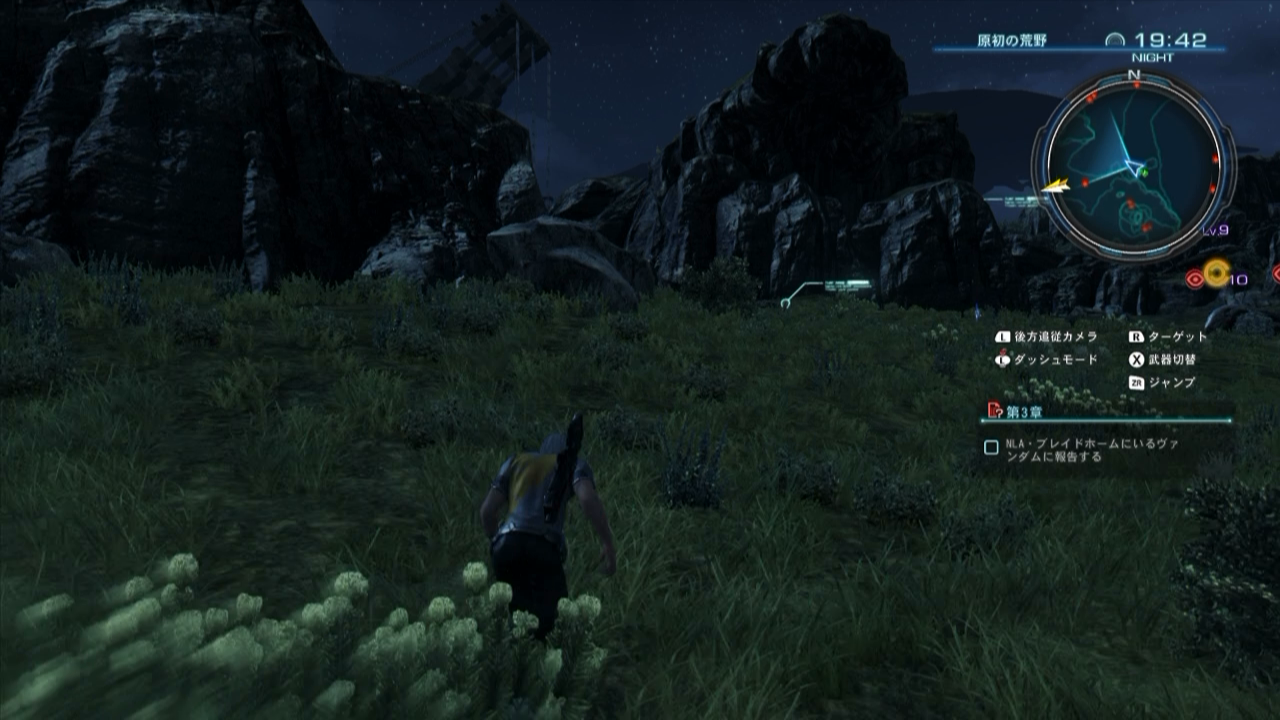Toggle the NIGHT time indicator
The image size is (1280, 720).
point(1153,57)
